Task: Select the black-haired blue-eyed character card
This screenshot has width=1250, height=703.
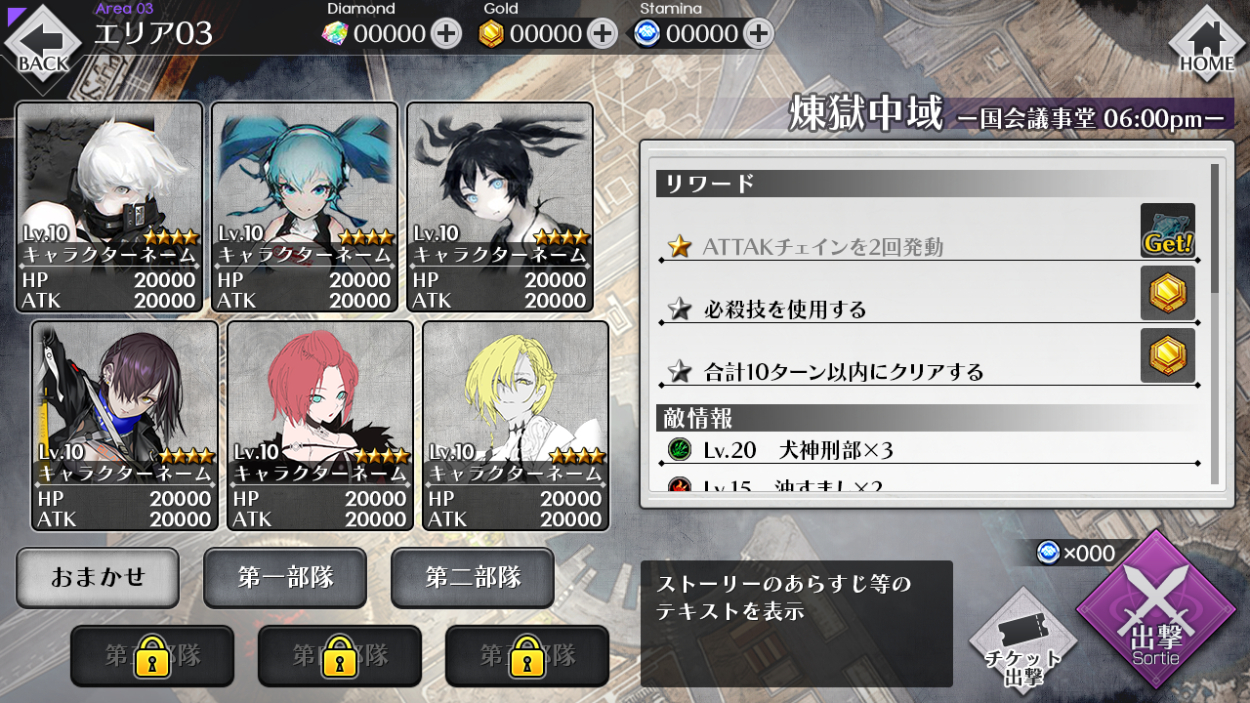Action: [500, 206]
